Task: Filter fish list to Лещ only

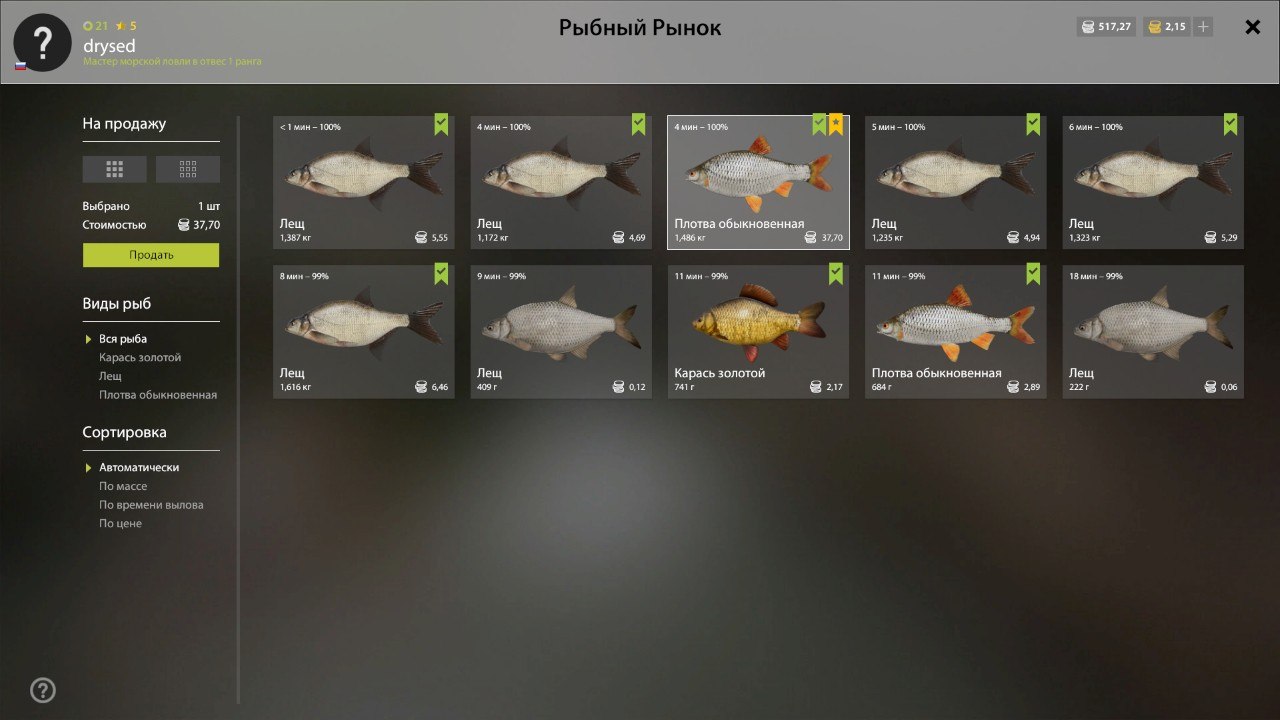Action: point(110,376)
